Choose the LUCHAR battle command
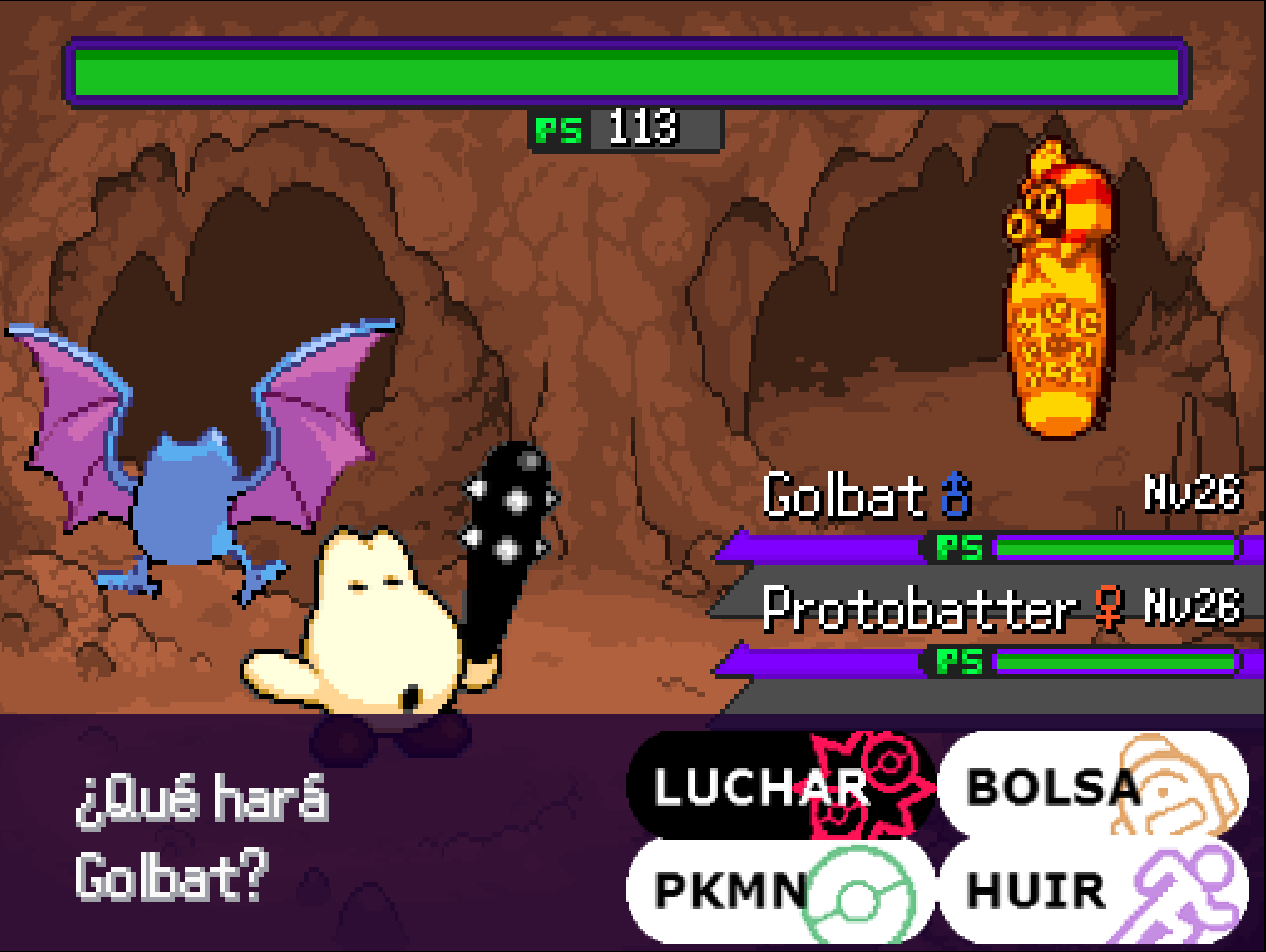Viewport: 1266px width, 952px height. point(779,787)
